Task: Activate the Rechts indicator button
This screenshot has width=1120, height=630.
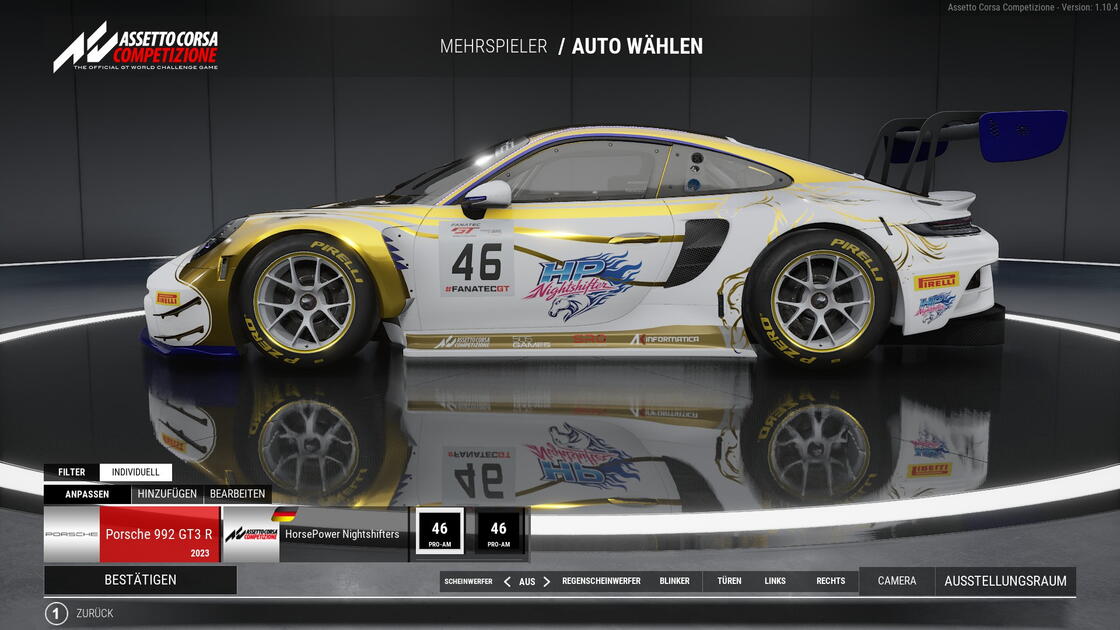Action: pyautogui.click(x=830, y=581)
